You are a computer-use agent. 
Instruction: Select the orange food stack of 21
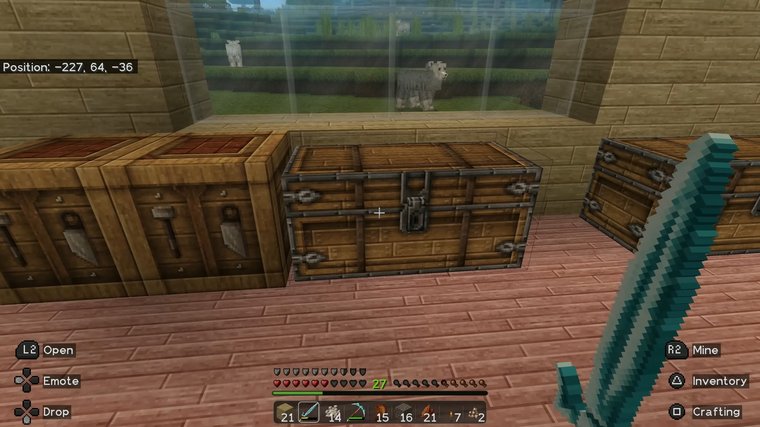tap(429, 412)
